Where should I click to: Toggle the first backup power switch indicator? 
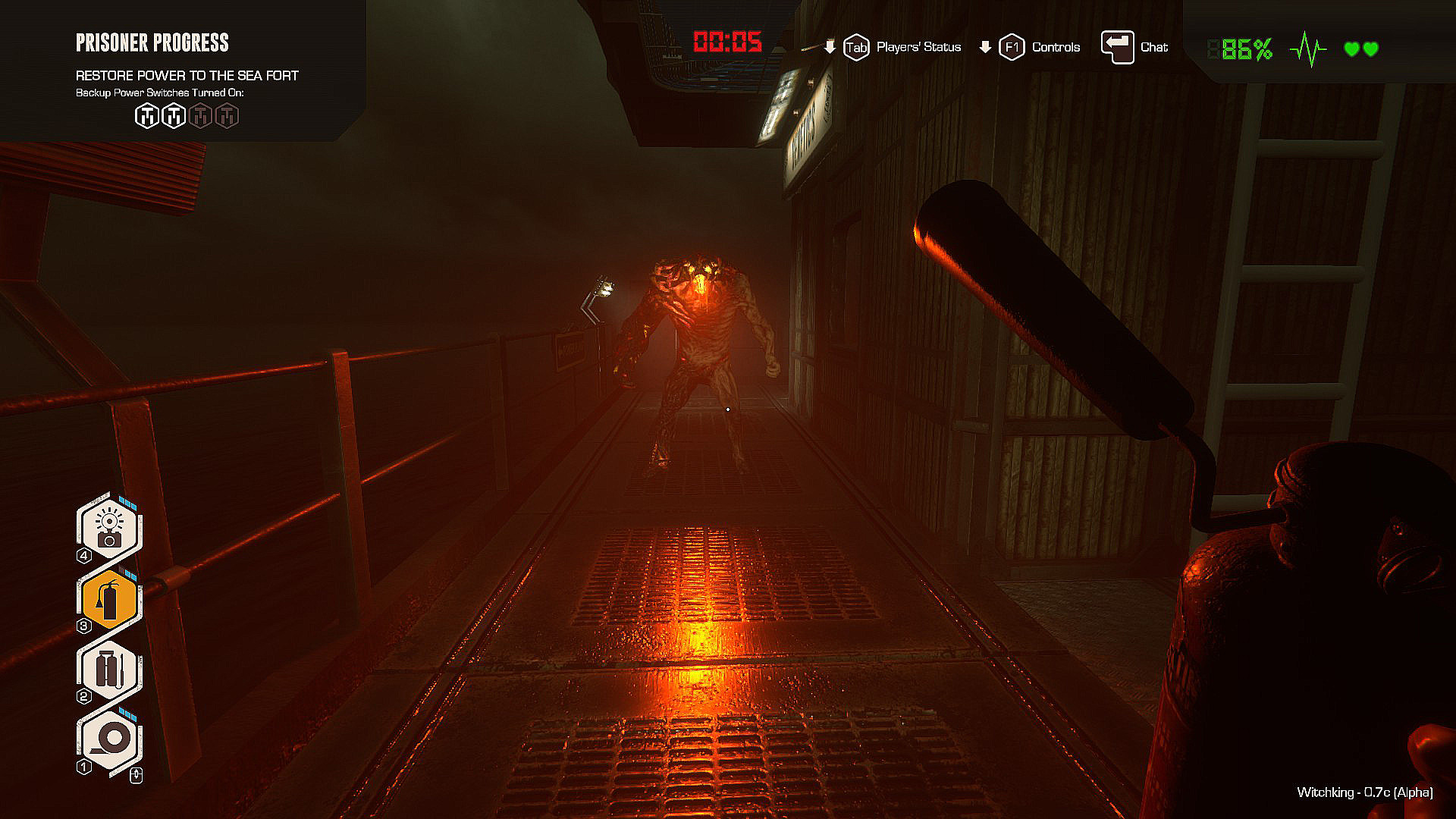146,115
